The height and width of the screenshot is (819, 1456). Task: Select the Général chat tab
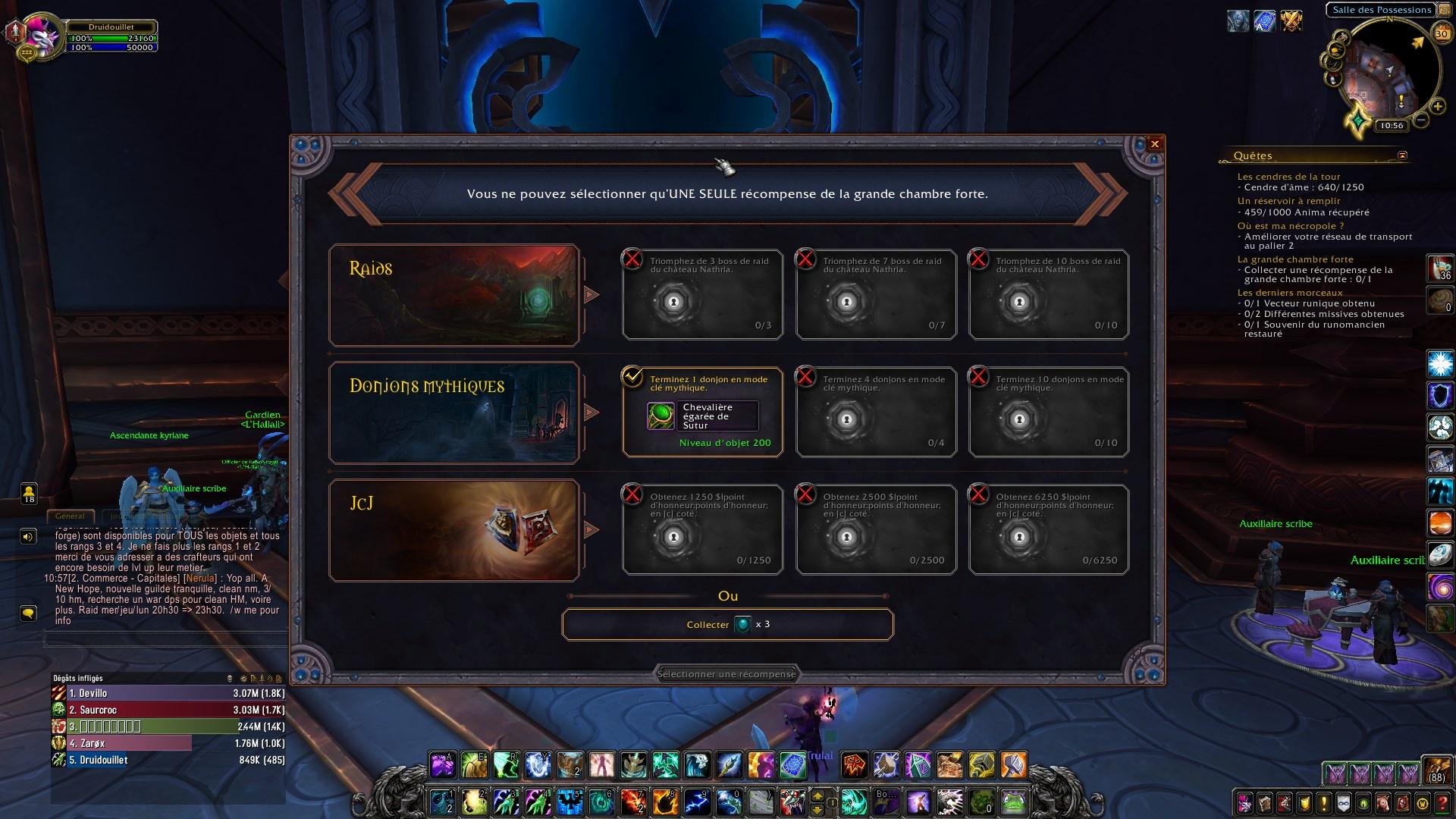coord(71,516)
